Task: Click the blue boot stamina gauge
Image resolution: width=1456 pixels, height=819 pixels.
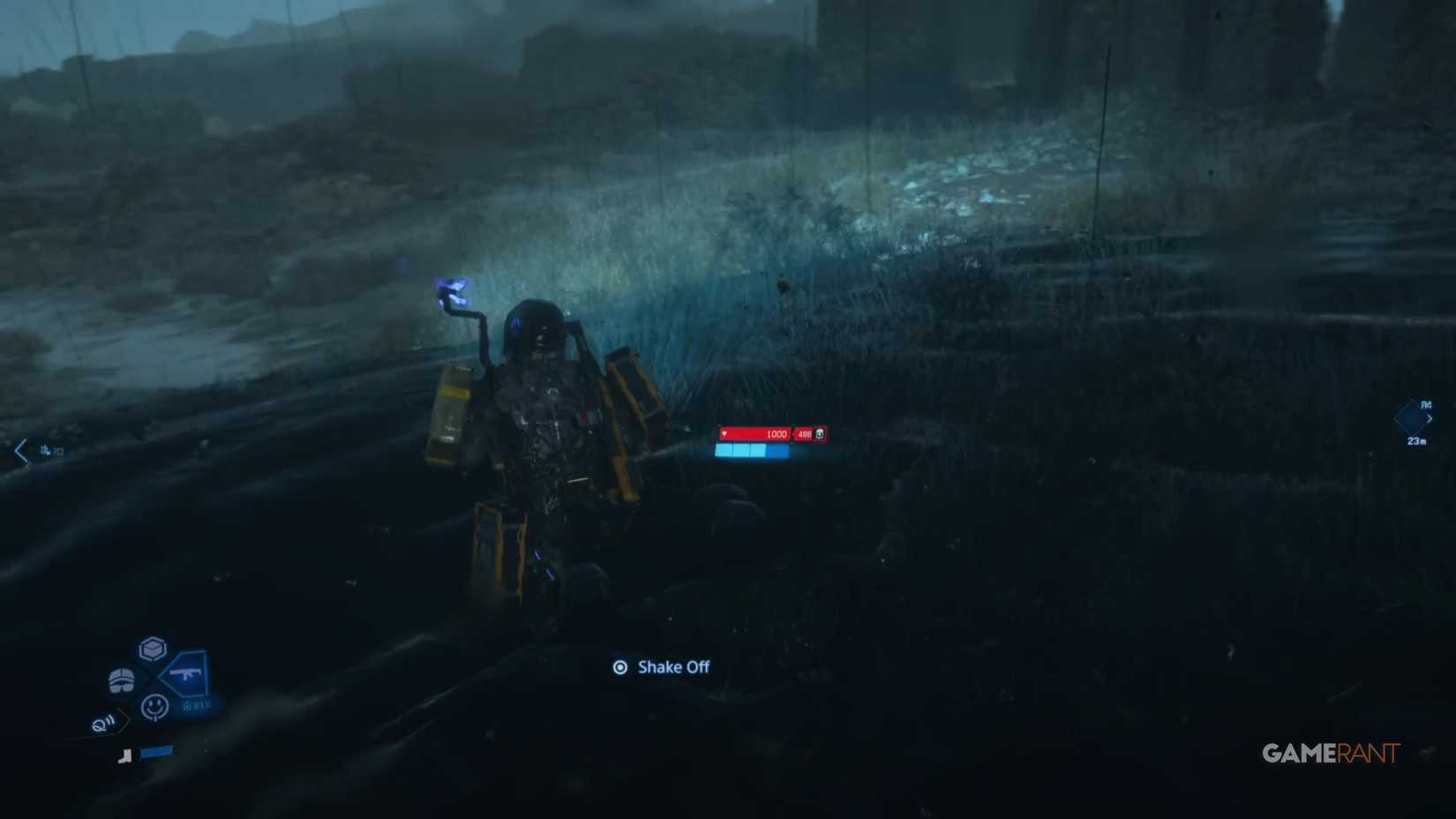Action: pyautogui.click(x=159, y=752)
